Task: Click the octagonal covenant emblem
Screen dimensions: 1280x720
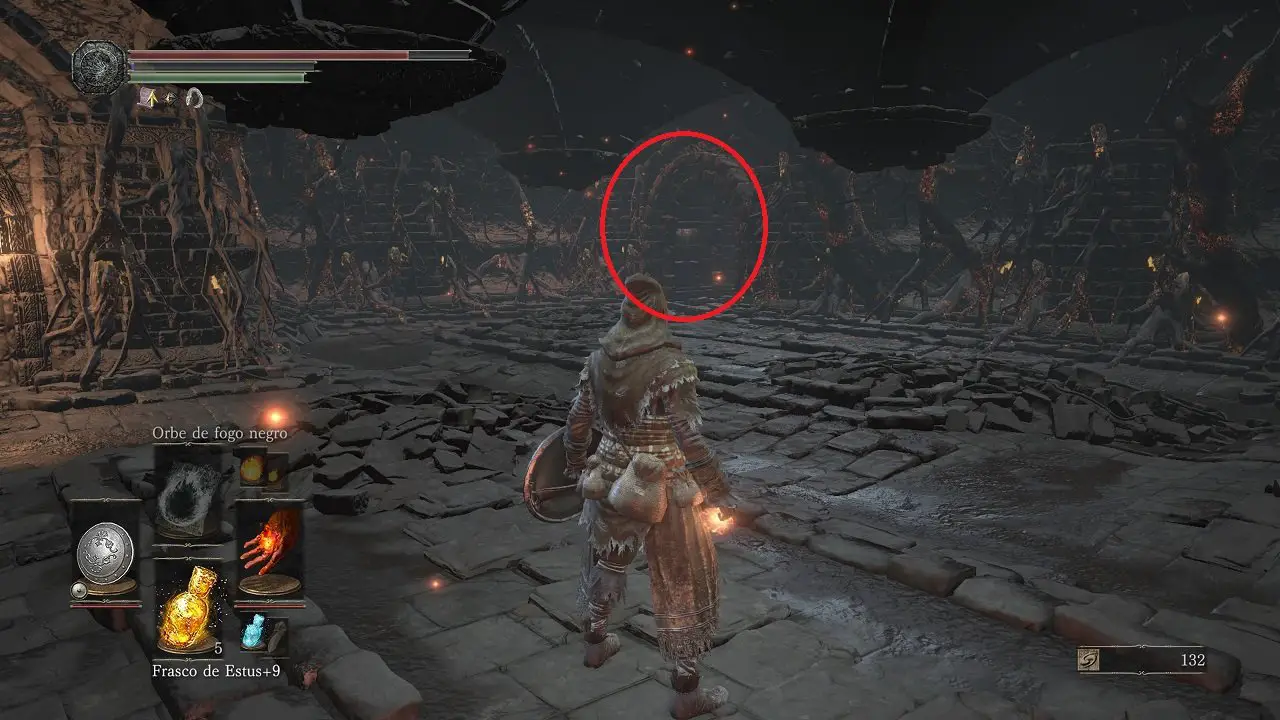Action: point(98,65)
